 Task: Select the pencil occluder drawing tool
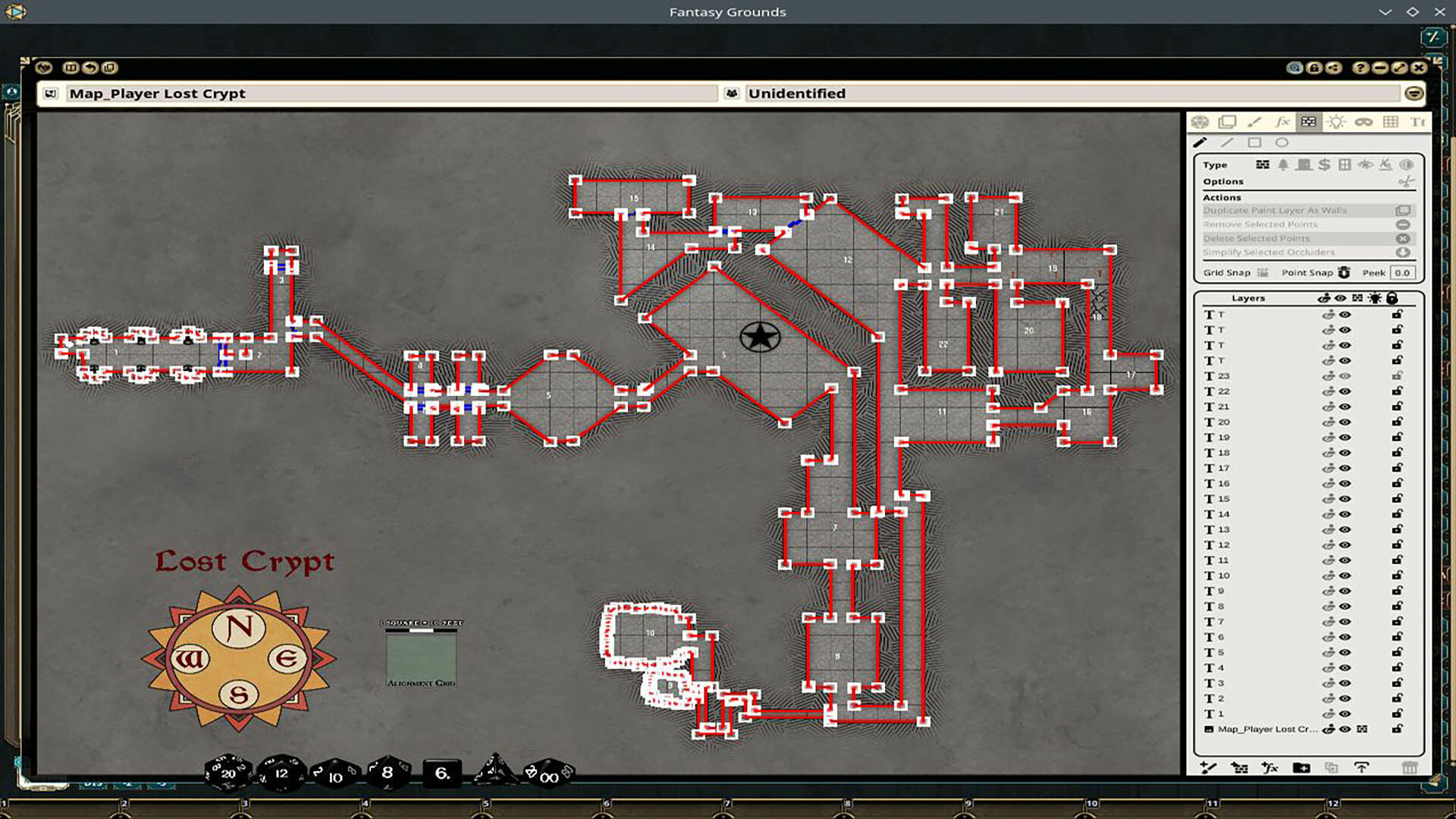[x=1200, y=143]
